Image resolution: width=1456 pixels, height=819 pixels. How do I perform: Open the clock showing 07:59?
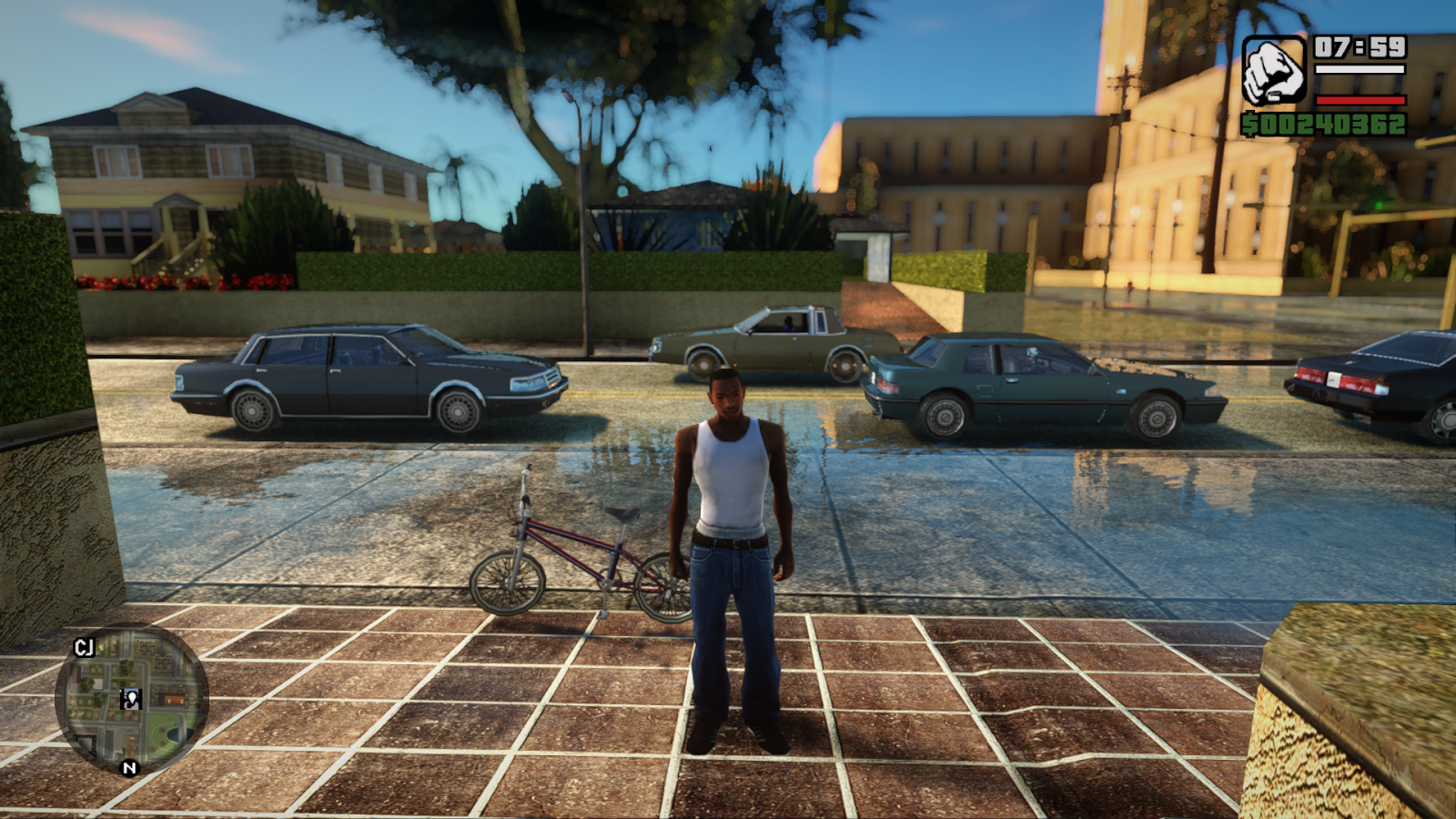coord(1360,48)
